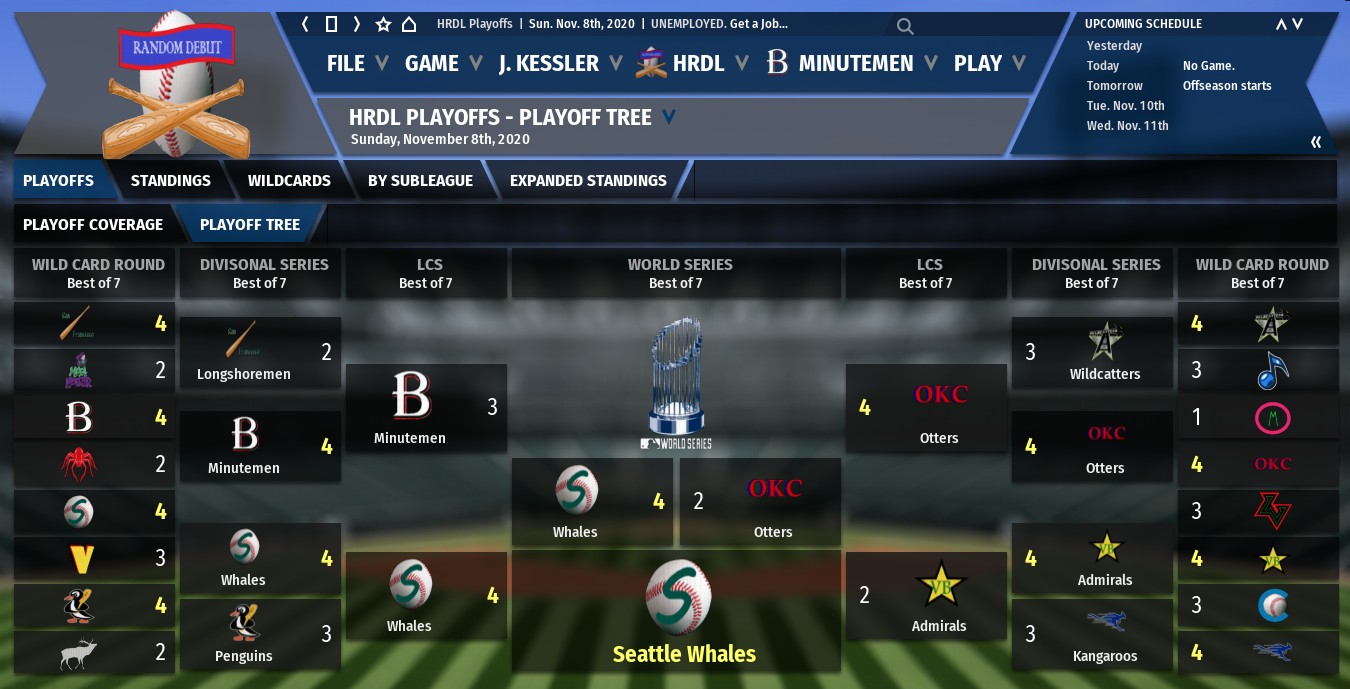Open the J. KESSLER manager menu
This screenshot has height=689, width=1350.
[x=549, y=63]
